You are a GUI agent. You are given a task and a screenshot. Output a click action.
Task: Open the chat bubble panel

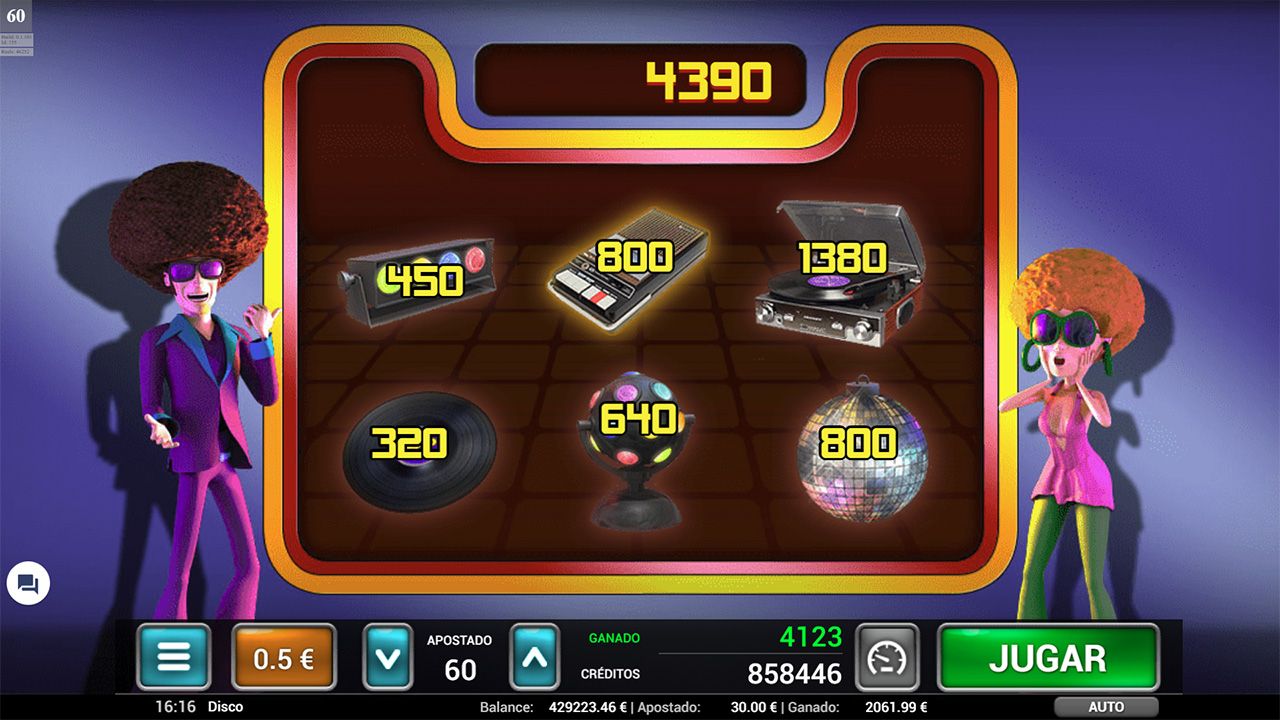[28, 584]
